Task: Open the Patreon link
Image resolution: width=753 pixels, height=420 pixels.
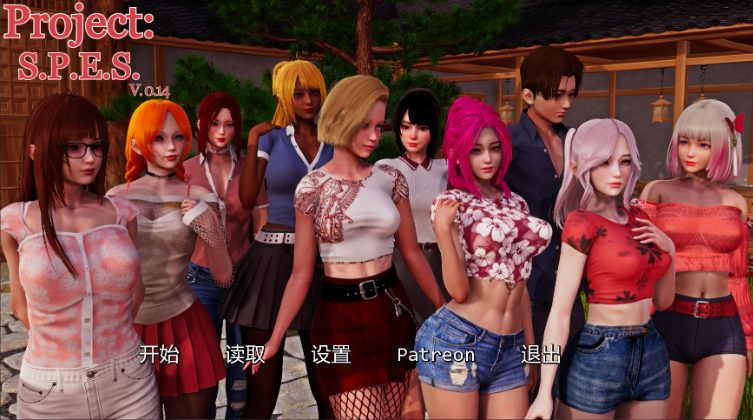Action: click(435, 355)
